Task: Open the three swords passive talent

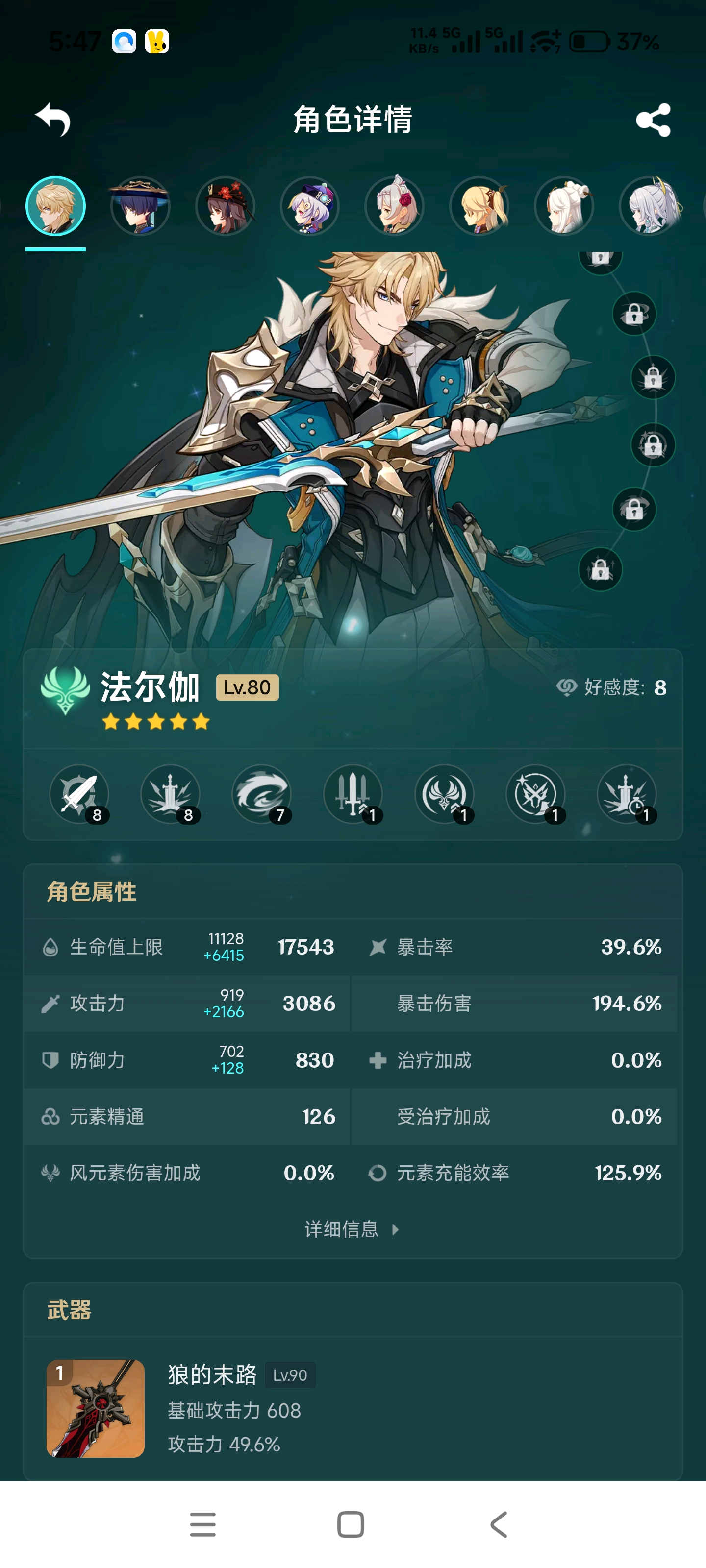Action: click(x=353, y=794)
